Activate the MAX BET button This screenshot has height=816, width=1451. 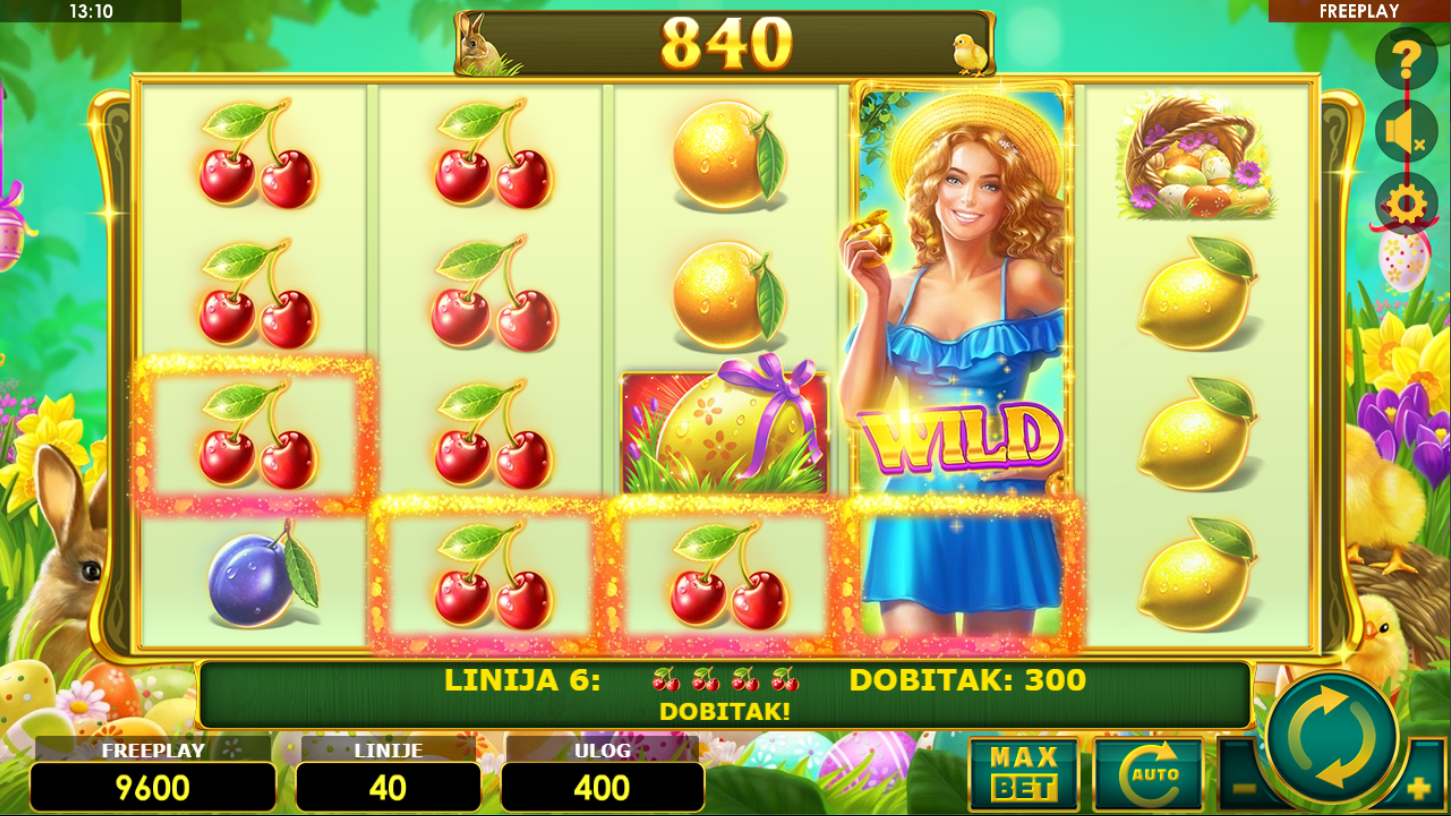coord(1023,774)
